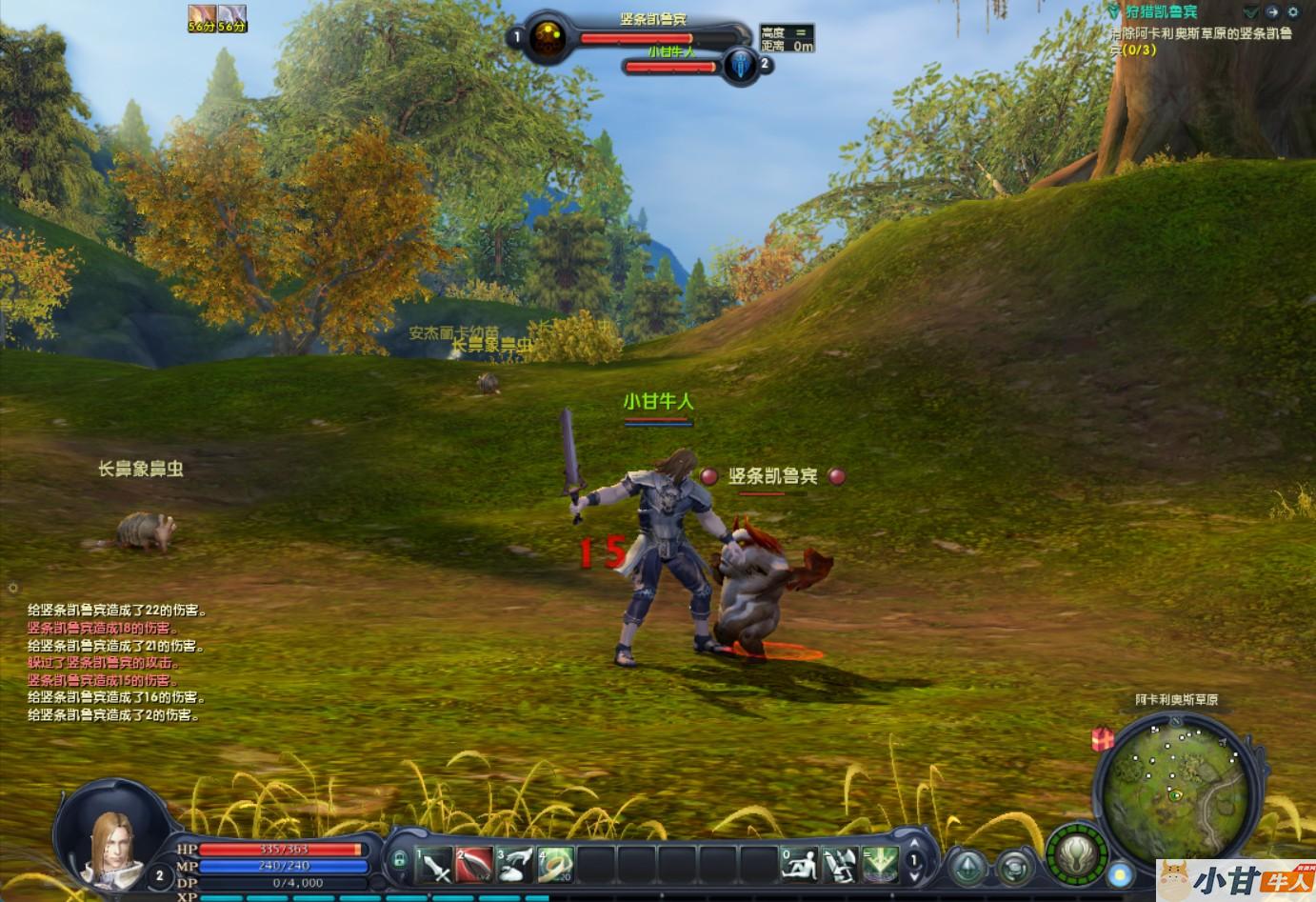
Task: Use the bandage item in slot 4
Action: tap(555, 863)
